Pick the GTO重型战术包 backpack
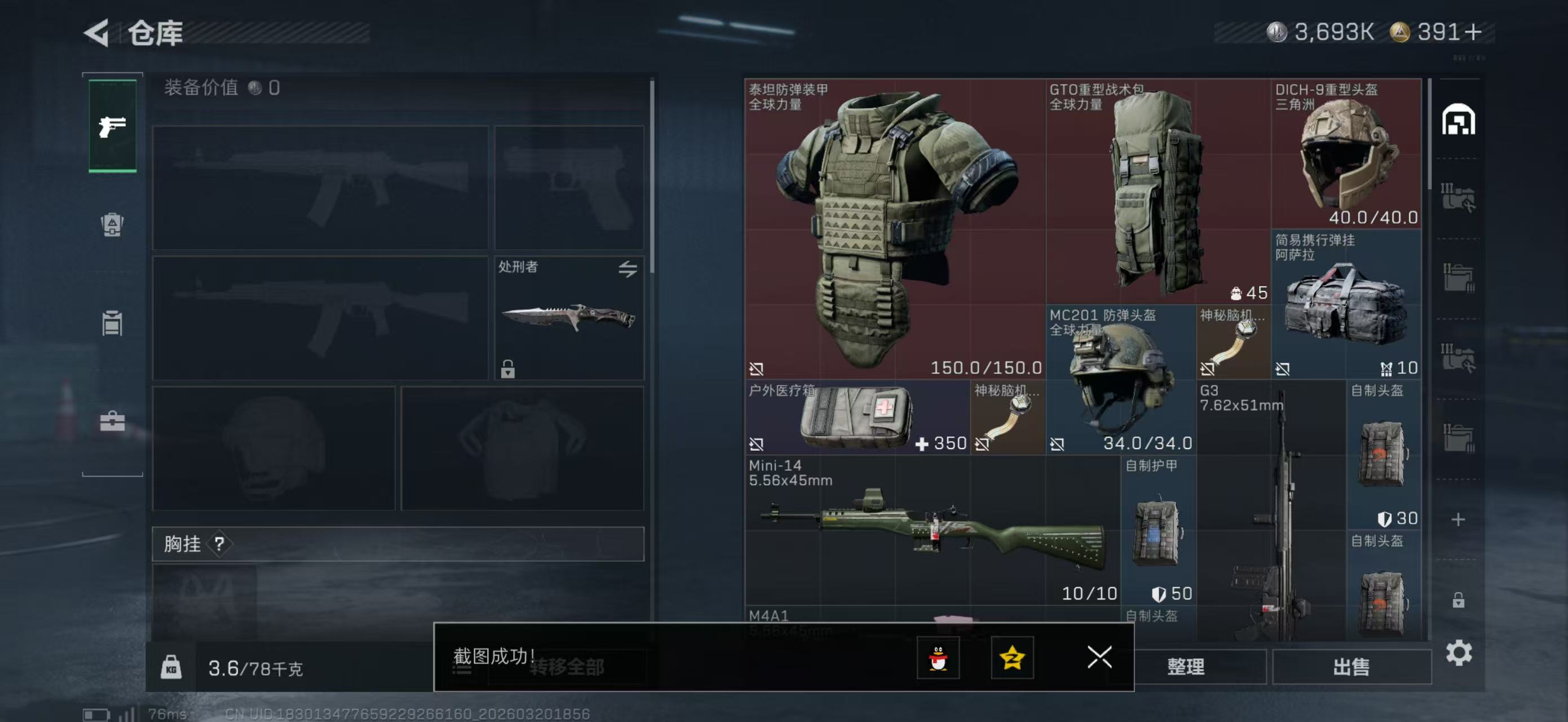 1157,192
